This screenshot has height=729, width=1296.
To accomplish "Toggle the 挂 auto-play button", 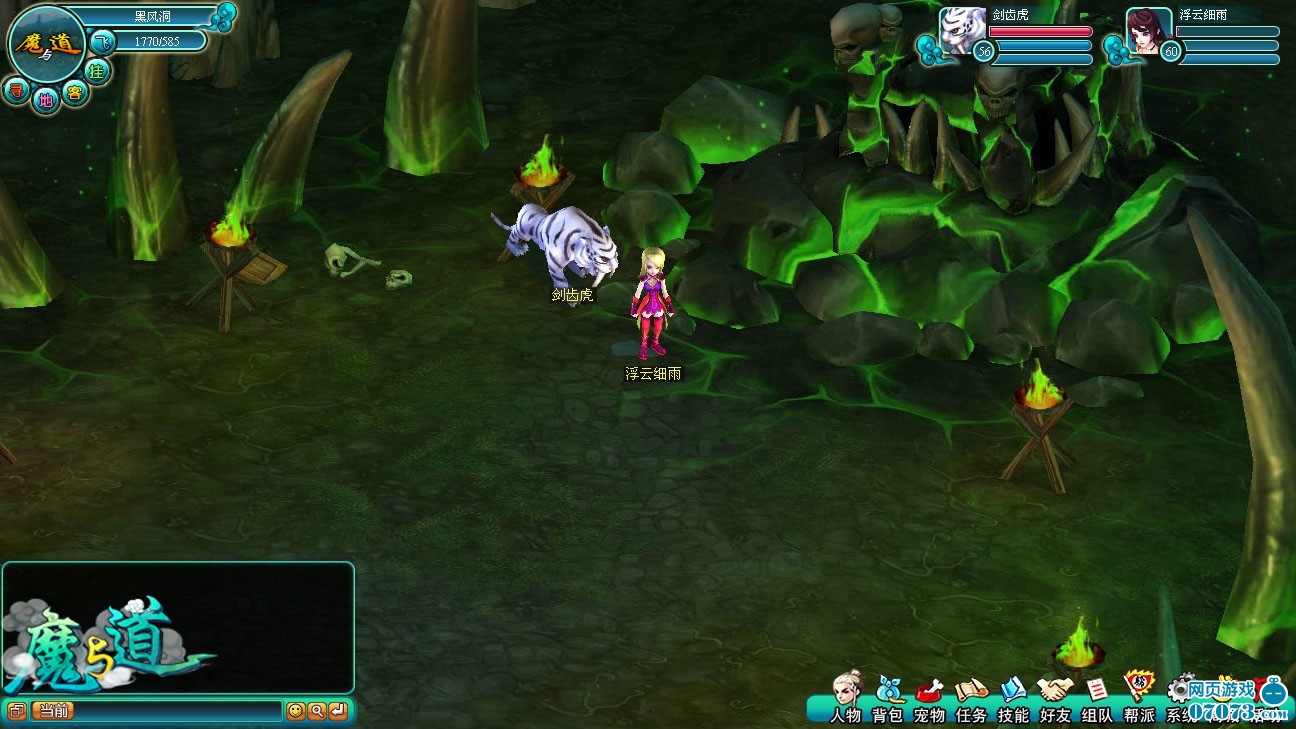I will (97, 70).
